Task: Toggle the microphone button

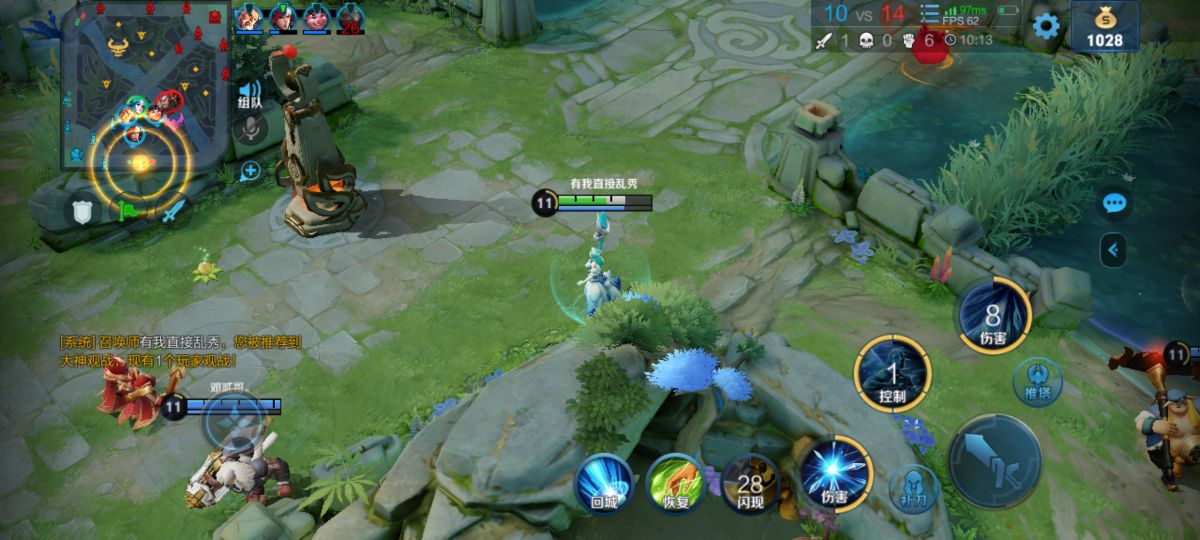Action: click(x=250, y=129)
